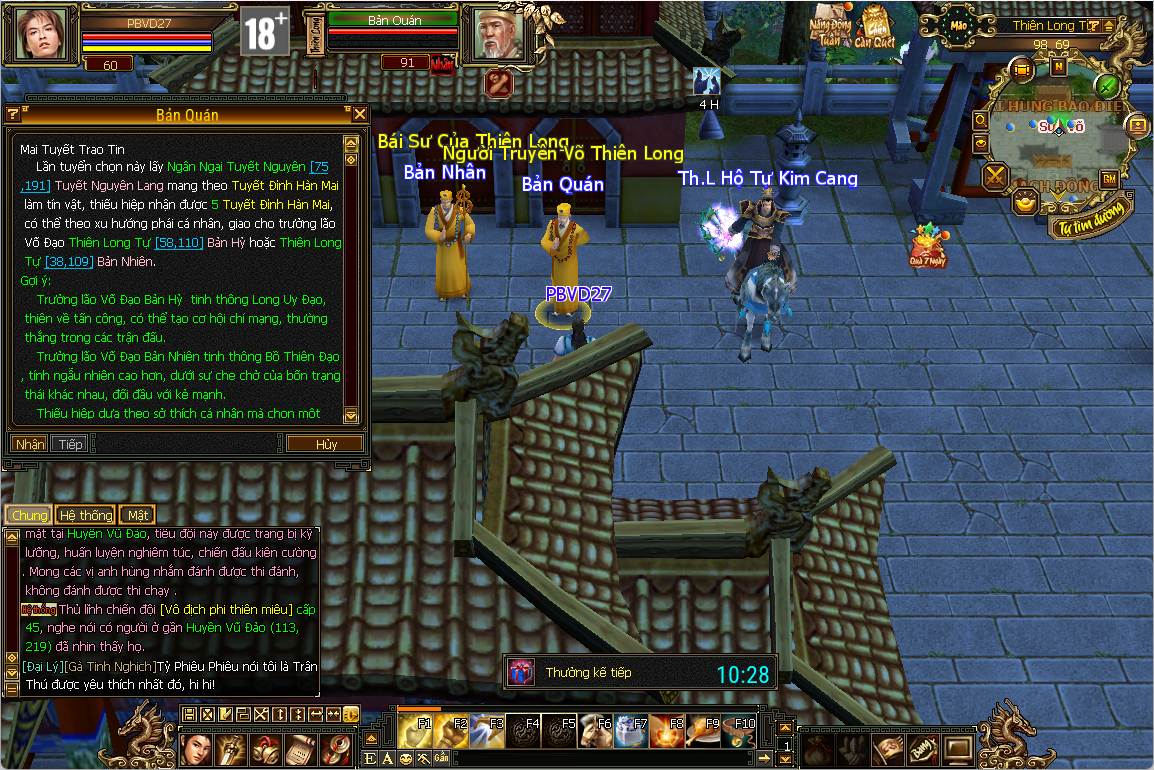Activate the F6 horse mount slot
Image resolution: width=1154 pixels, height=770 pixels.
point(597,732)
